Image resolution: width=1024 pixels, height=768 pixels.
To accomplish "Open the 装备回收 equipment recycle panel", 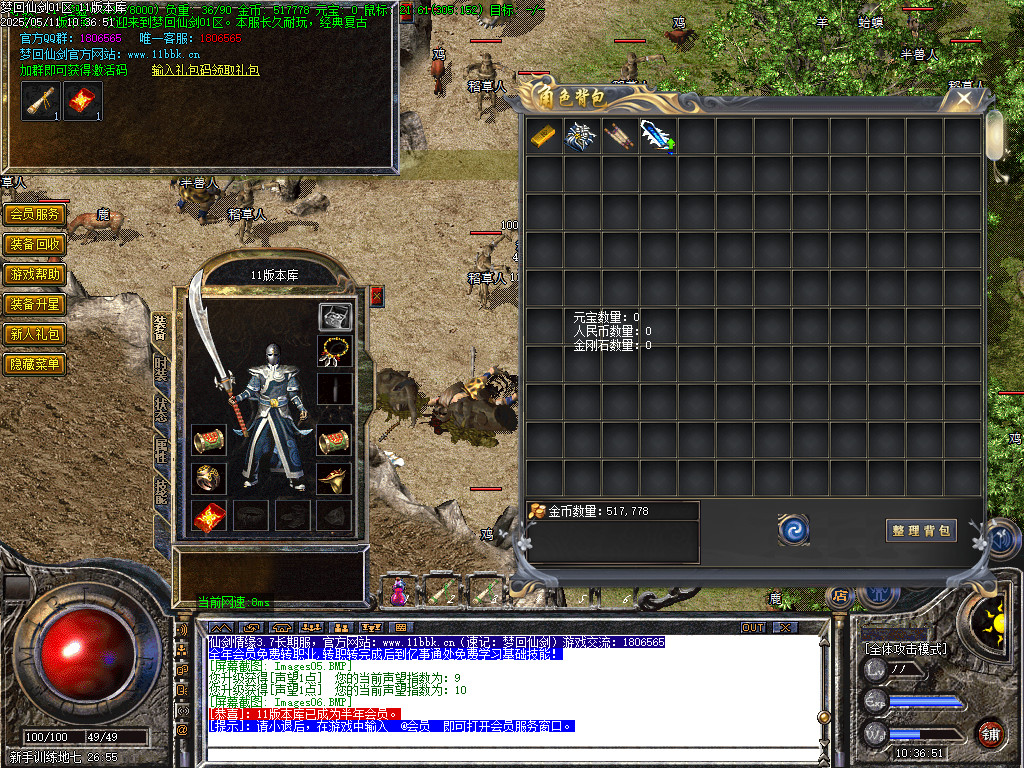I will coord(35,244).
